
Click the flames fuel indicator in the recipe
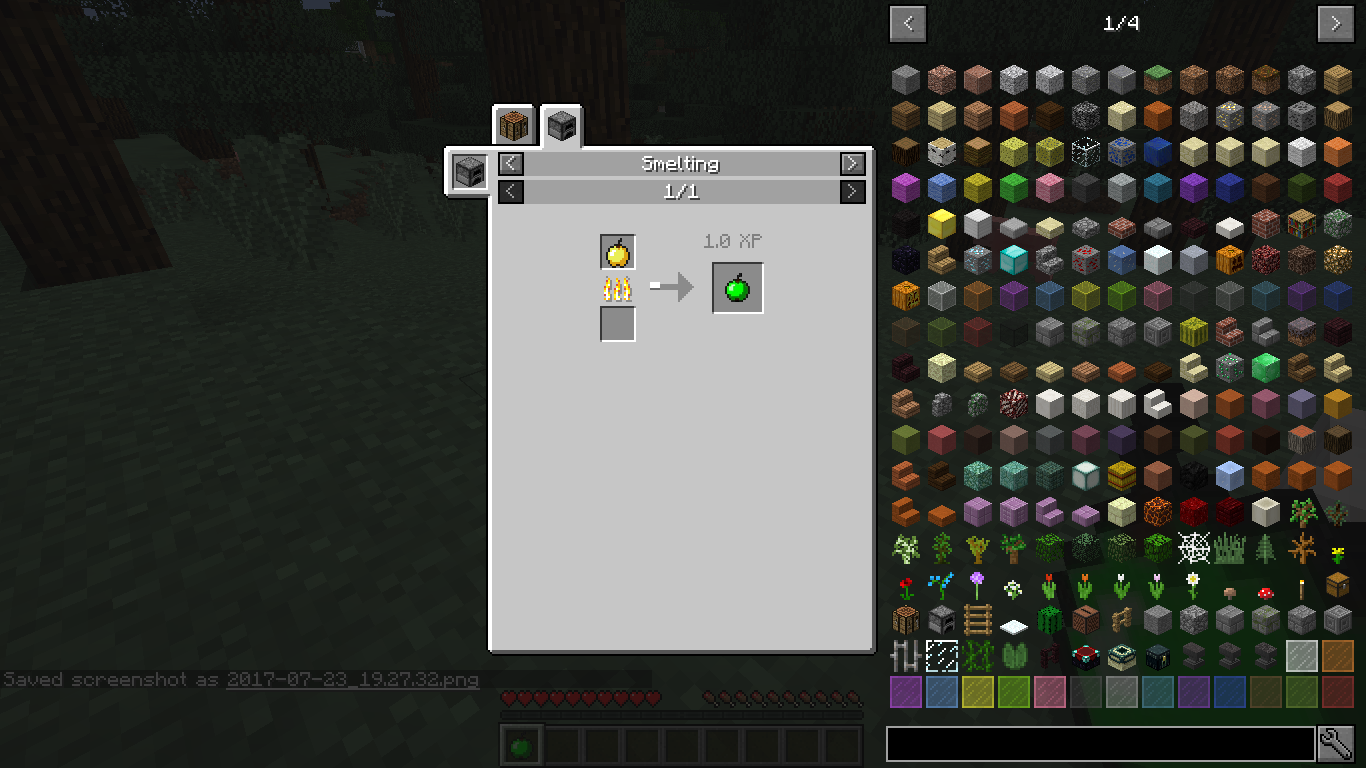[x=618, y=287]
